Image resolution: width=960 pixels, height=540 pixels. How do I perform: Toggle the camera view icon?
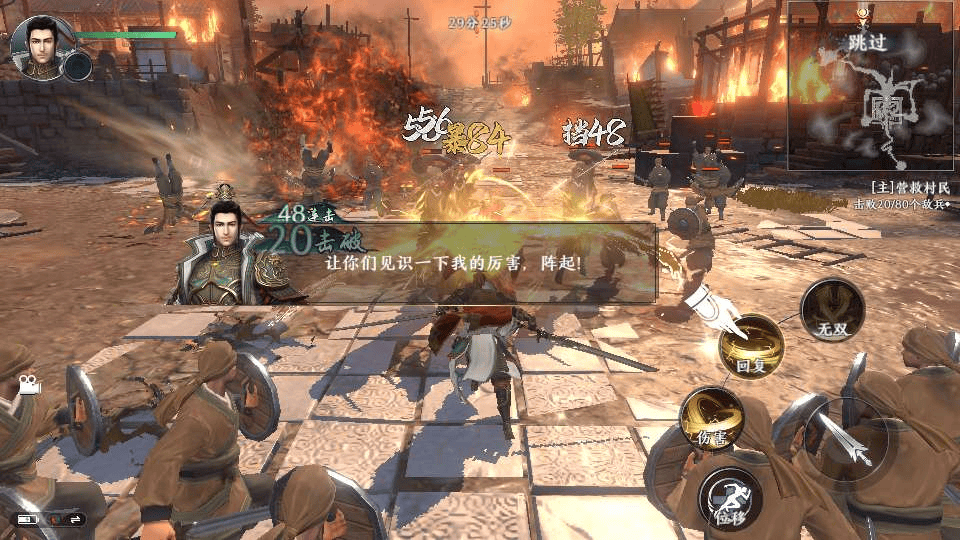coord(25,384)
